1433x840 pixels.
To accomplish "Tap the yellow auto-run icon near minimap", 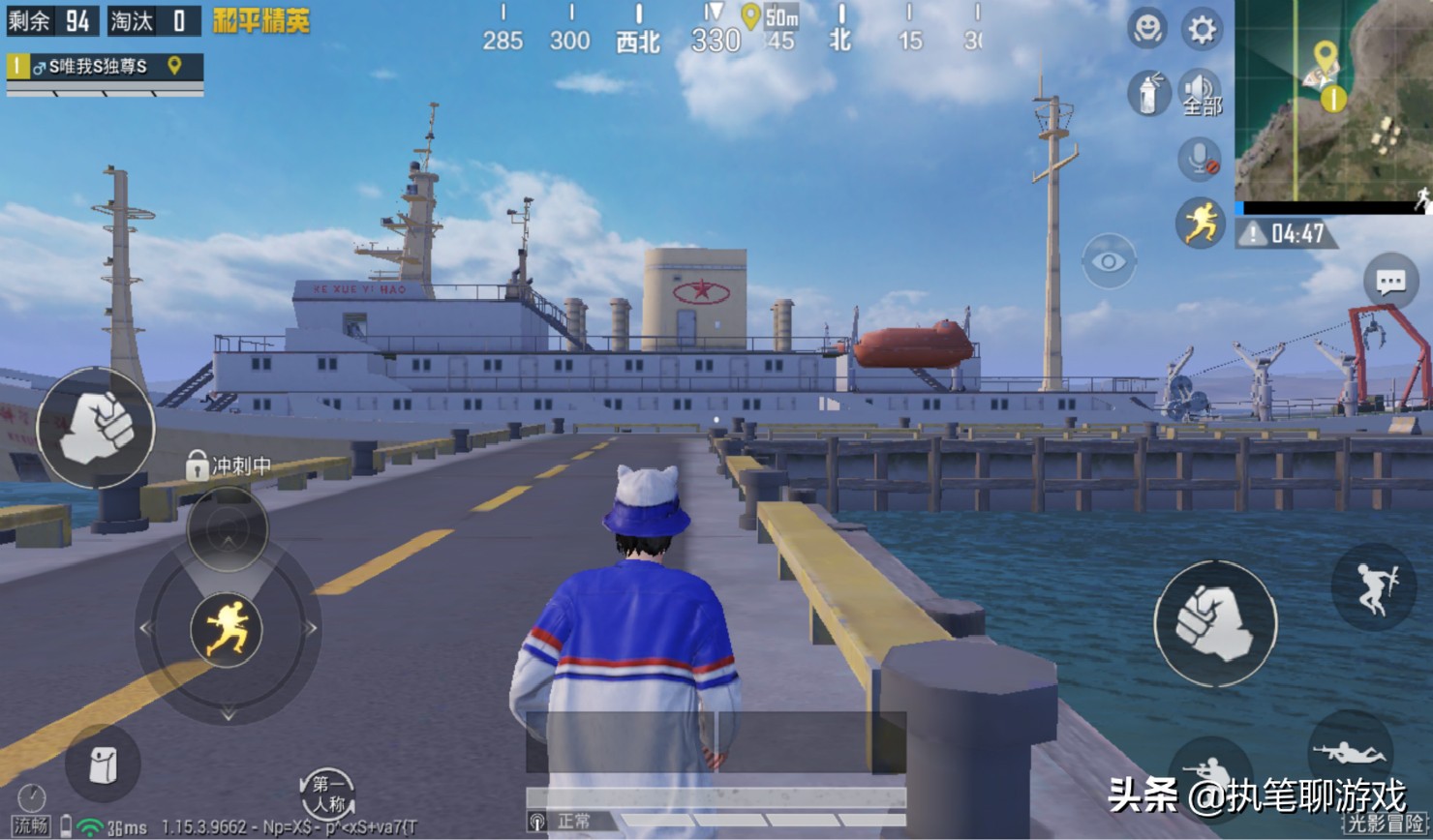I will click(x=1200, y=224).
